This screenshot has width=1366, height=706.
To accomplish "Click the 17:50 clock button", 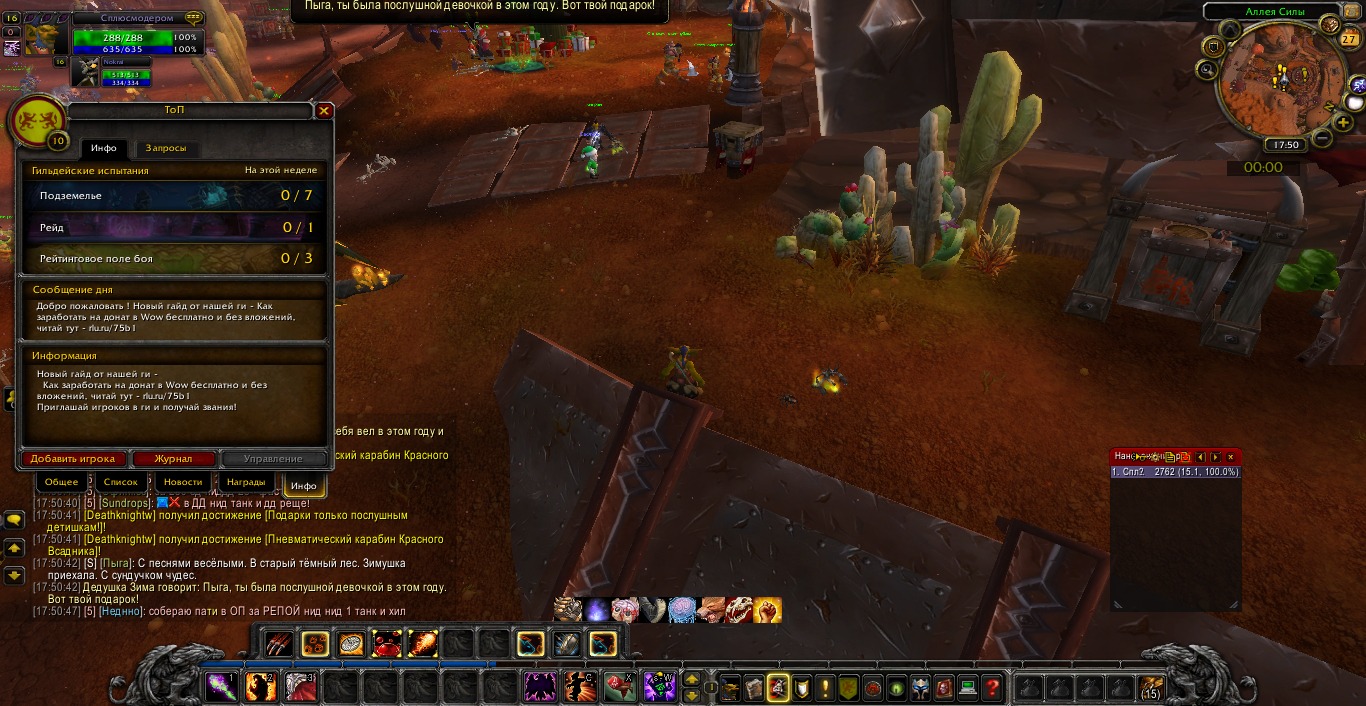I will 1287,145.
